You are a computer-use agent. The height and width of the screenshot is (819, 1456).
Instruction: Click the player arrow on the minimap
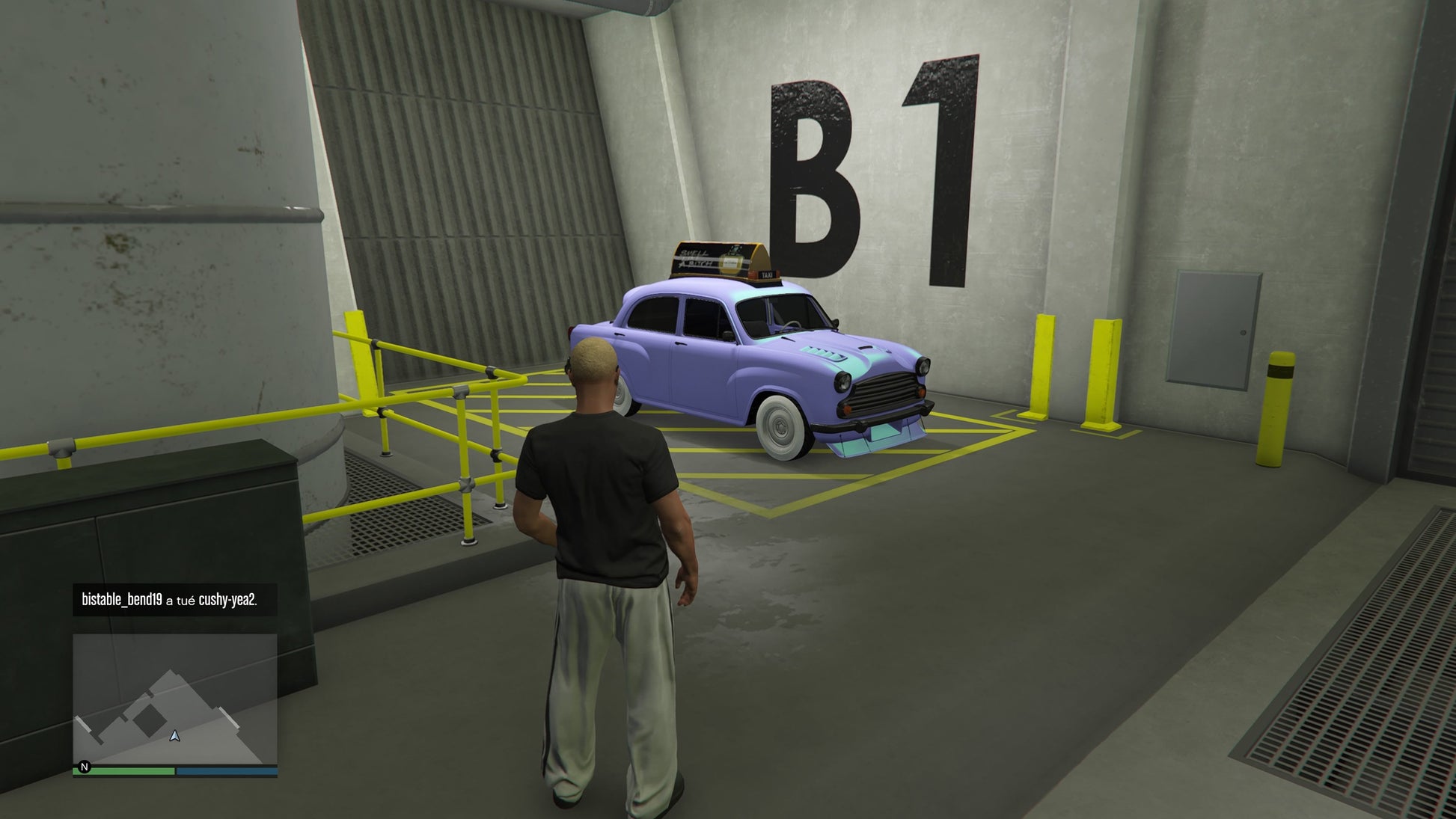[x=175, y=736]
